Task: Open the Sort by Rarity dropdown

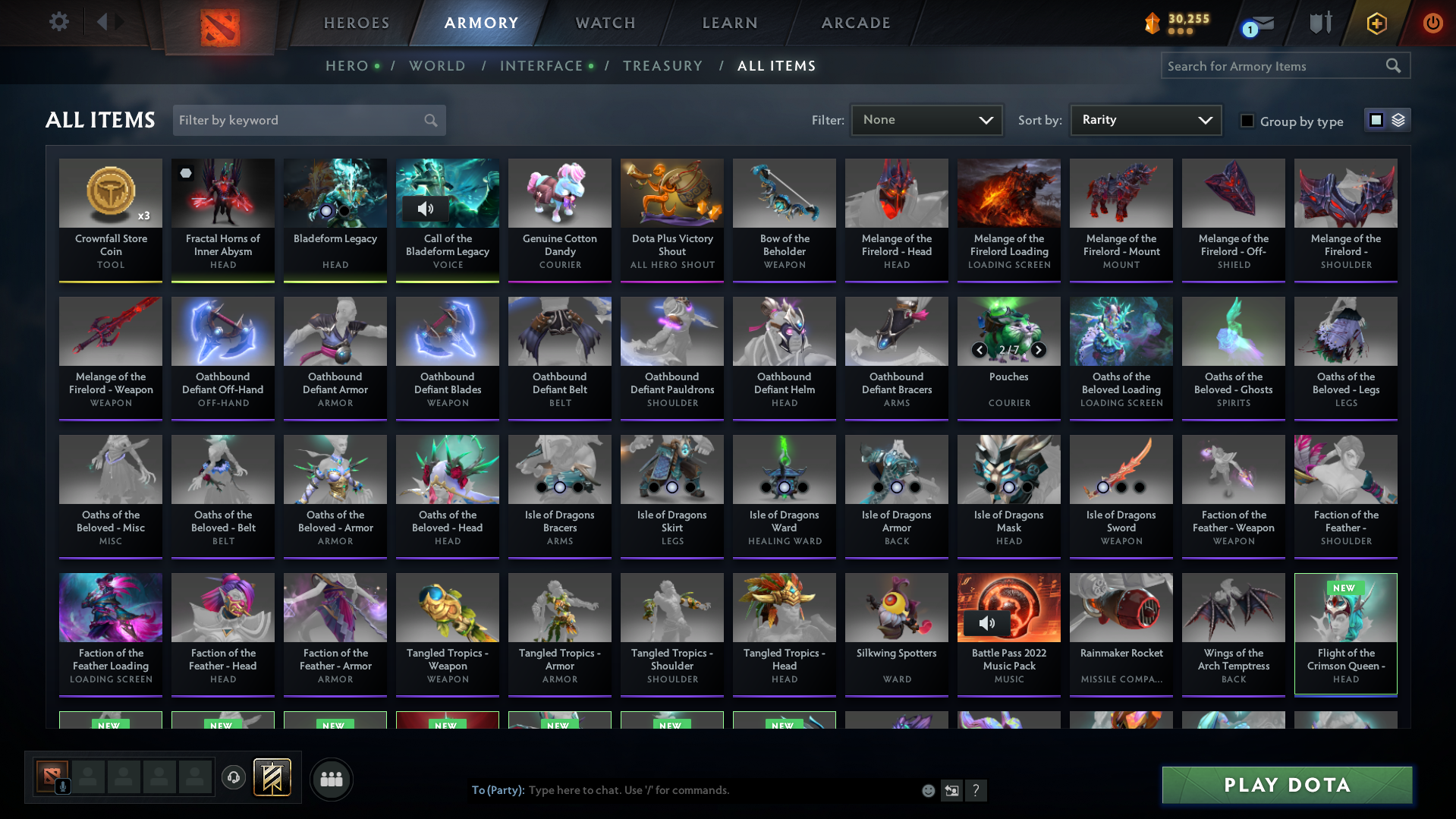Action: click(x=1144, y=119)
